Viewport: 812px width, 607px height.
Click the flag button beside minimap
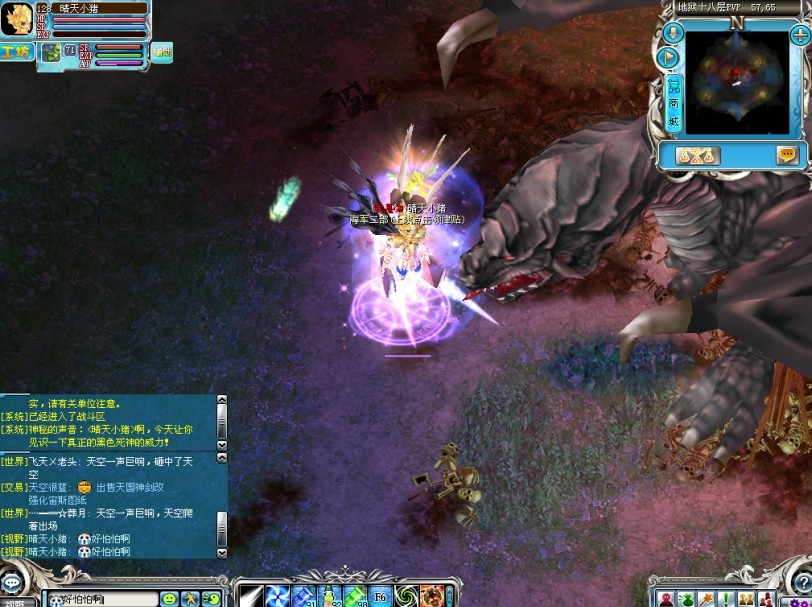(x=671, y=59)
